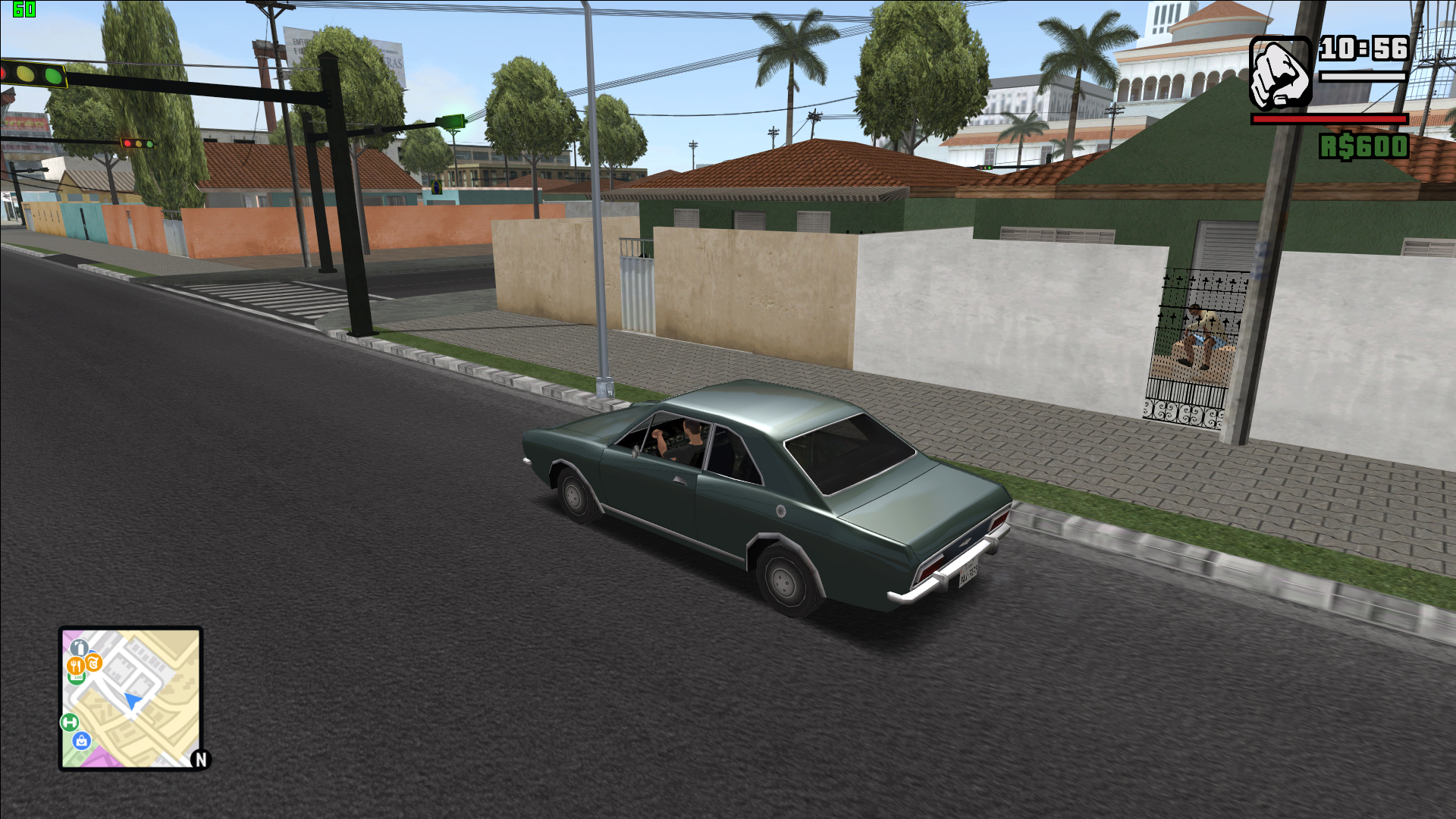Select the green dumbbell gym icon on the minimap
Viewport: 1456px width, 819px height.
pyautogui.click(x=69, y=721)
